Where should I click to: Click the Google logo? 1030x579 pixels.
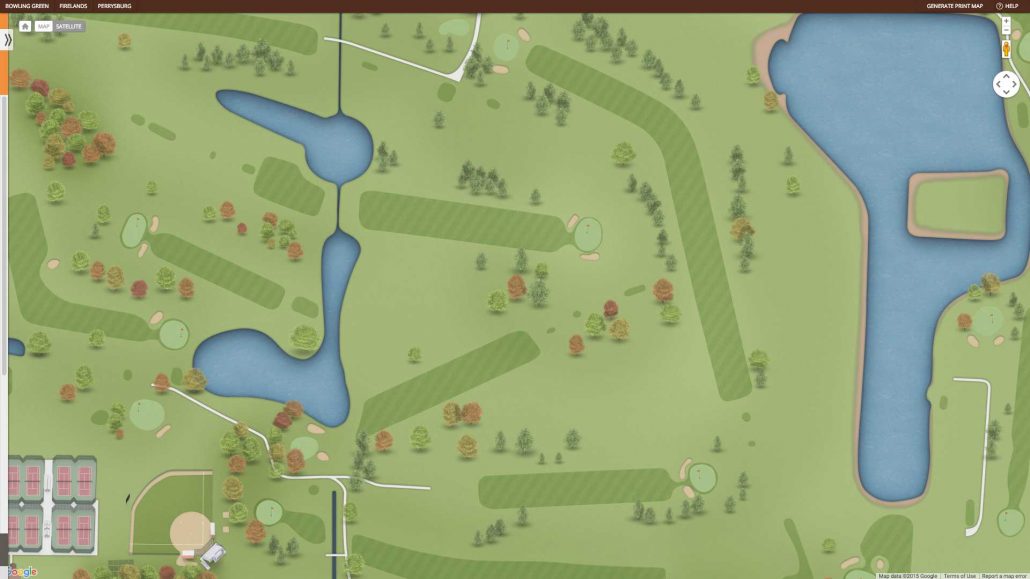(20, 571)
